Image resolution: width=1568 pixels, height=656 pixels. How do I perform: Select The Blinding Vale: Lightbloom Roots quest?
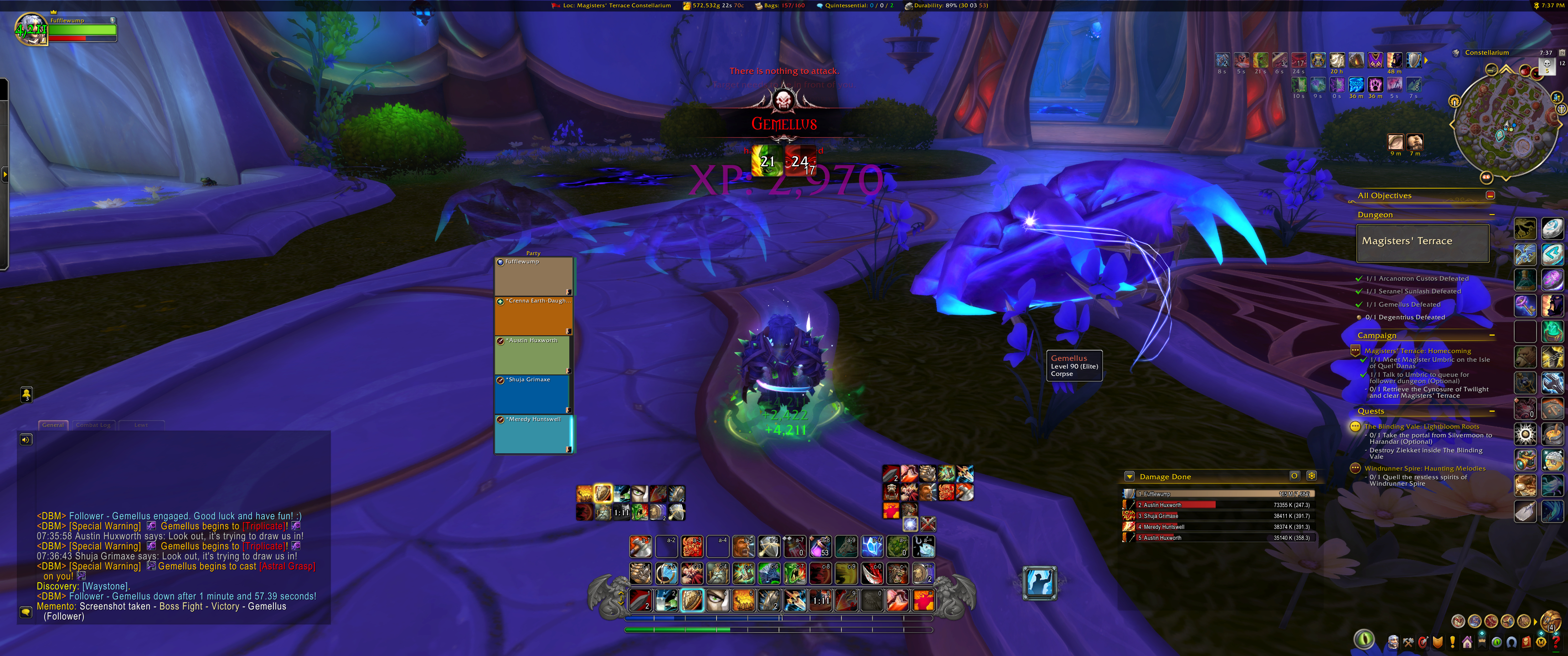click(x=1421, y=426)
